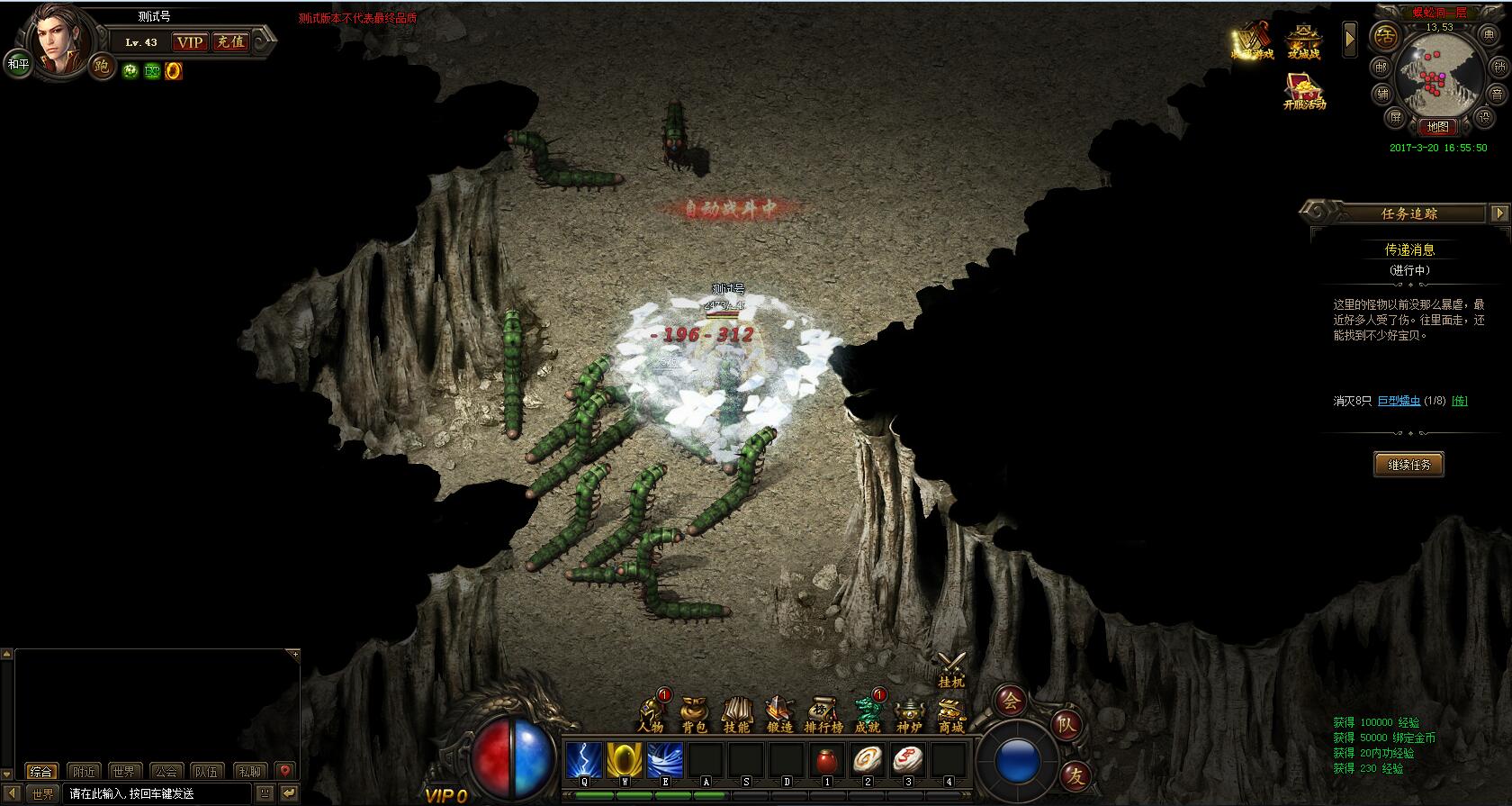Click the chat message input box
Image resolution: width=1512 pixels, height=806 pixels.
coord(157,793)
